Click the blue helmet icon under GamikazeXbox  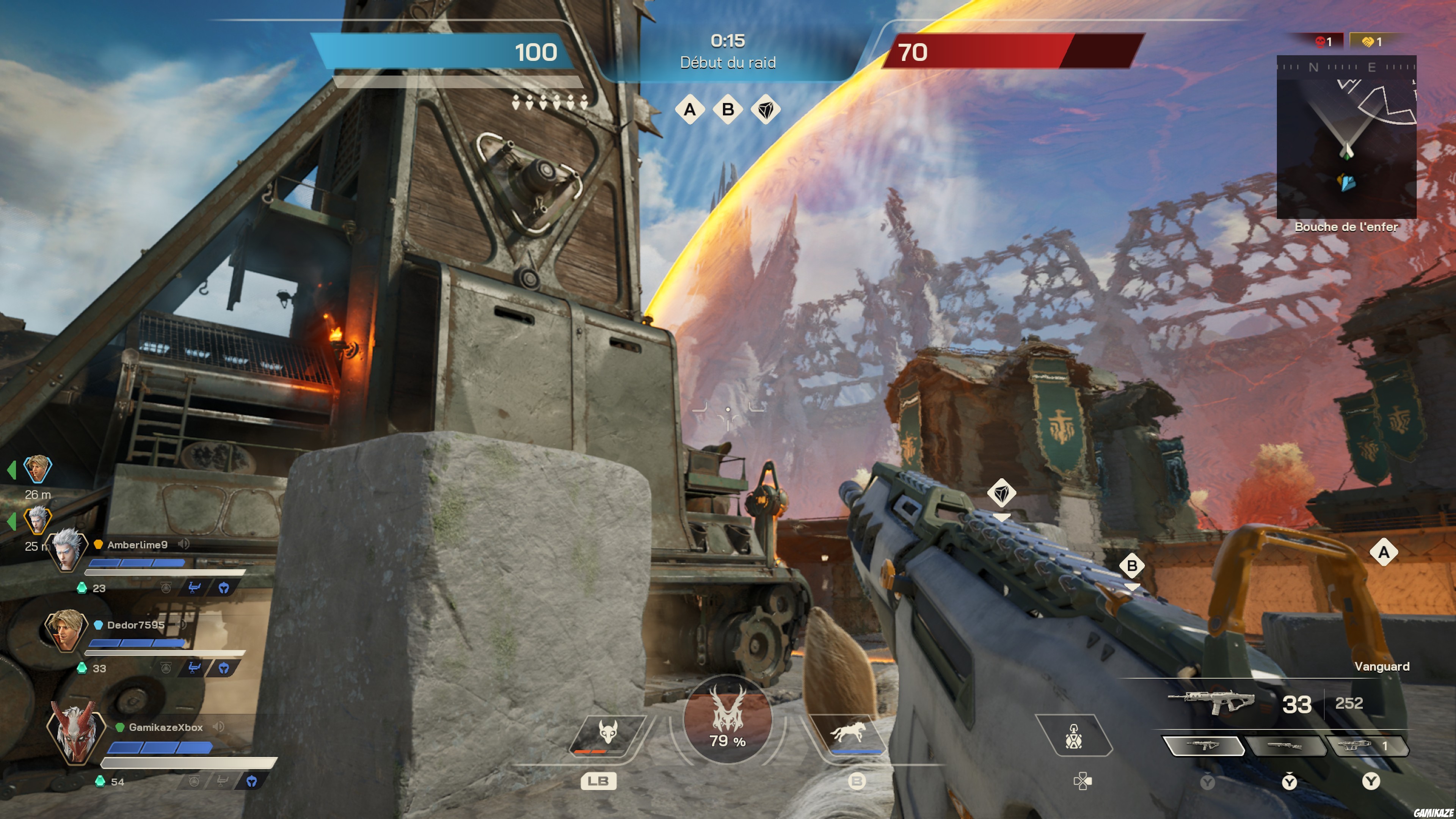pos(252,781)
